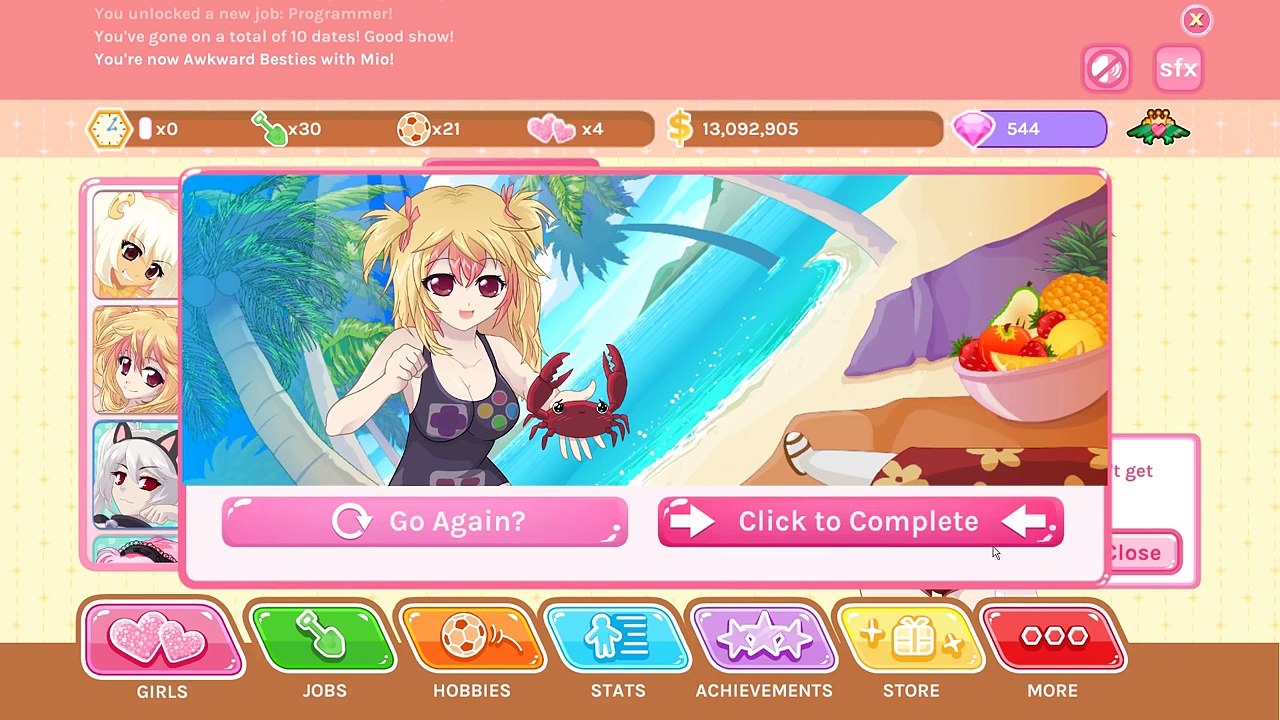The image size is (1280, 720).
Task: Click the clock time blocks icon
Action: [x=109, y=129]
